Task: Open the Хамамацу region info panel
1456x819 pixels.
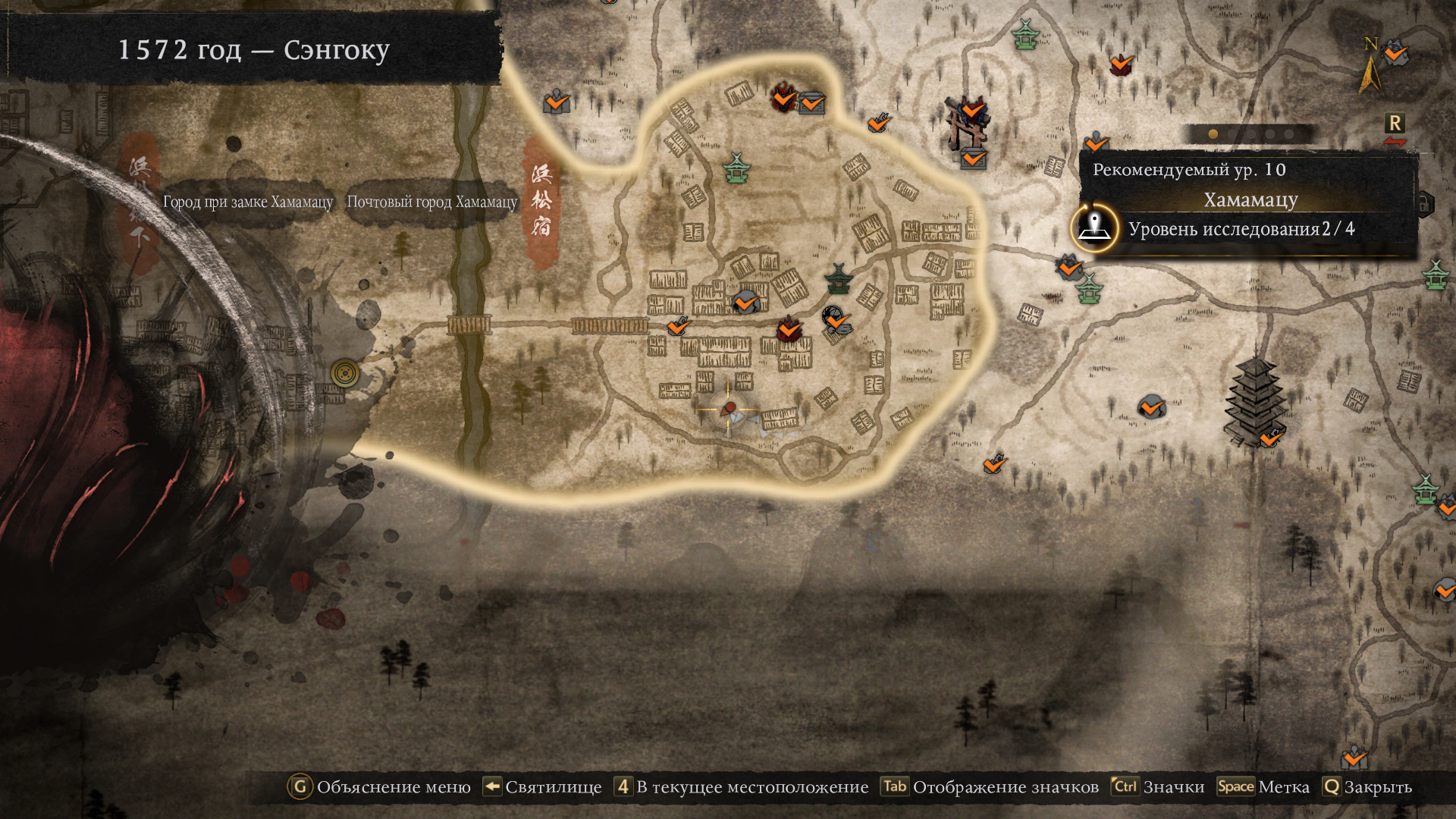Action: [x=1250, y=200]
